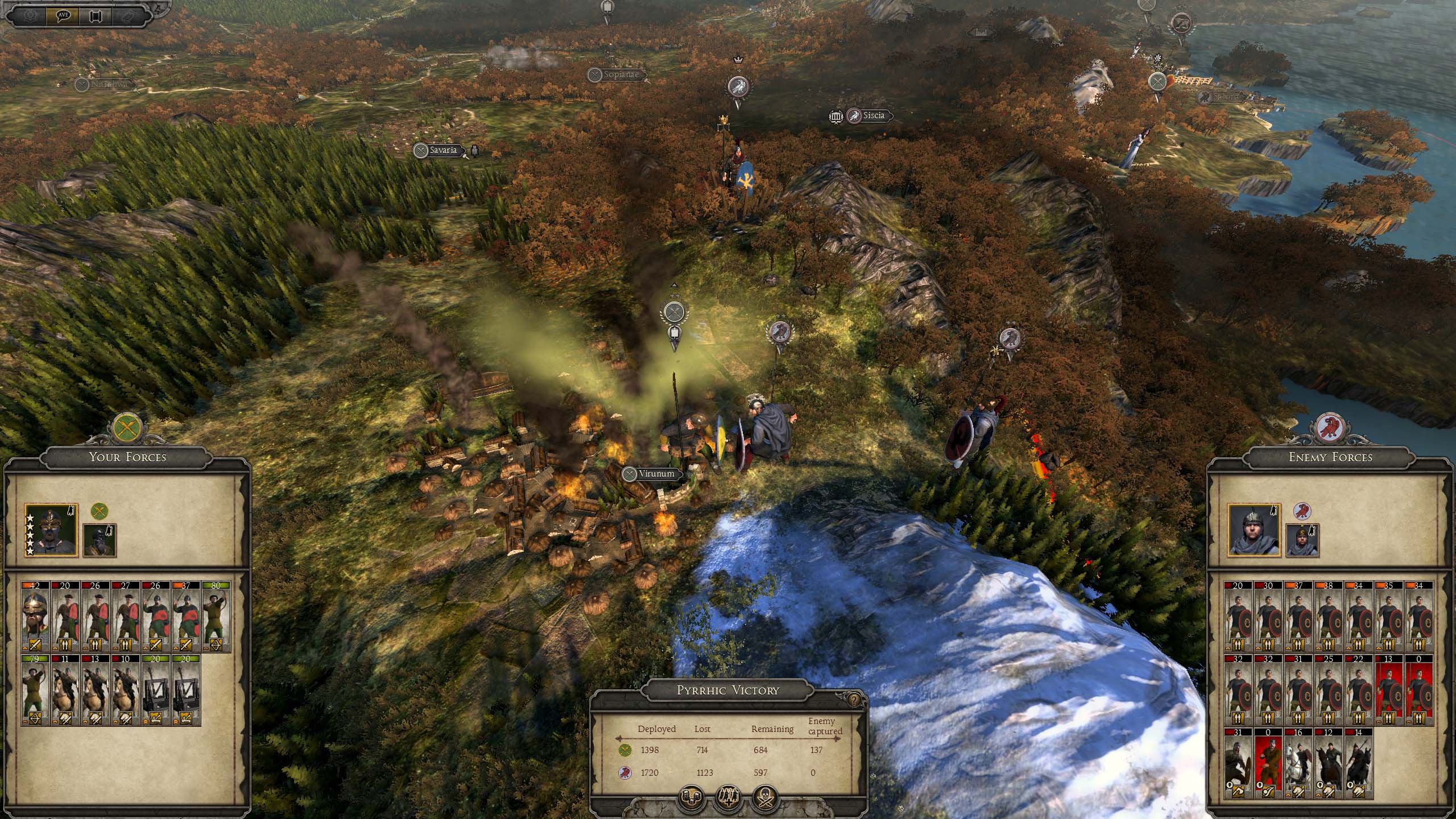This screenshot has height=819, width=1456.
Task: Select your second commander's small portrait
Action: (100, 540)
